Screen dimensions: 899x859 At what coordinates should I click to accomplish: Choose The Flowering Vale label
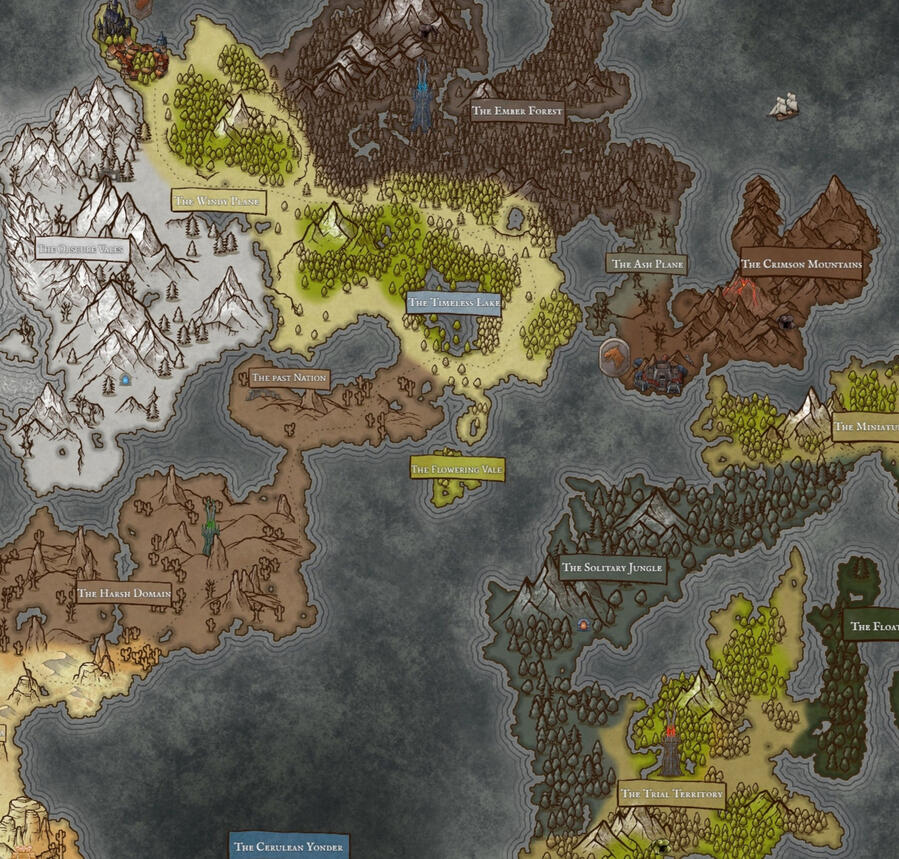457,469
